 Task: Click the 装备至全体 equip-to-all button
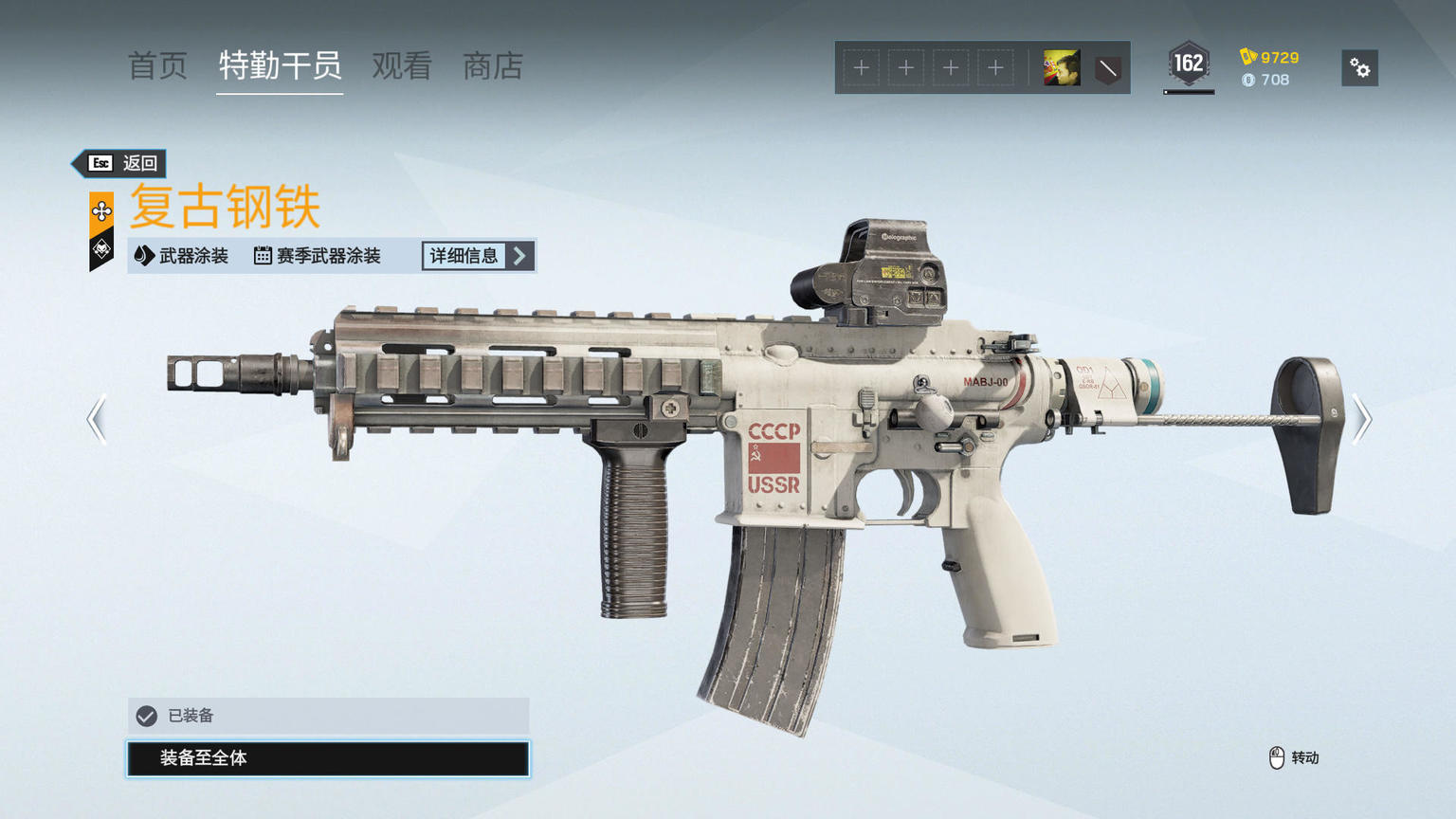tap(328, 758)
